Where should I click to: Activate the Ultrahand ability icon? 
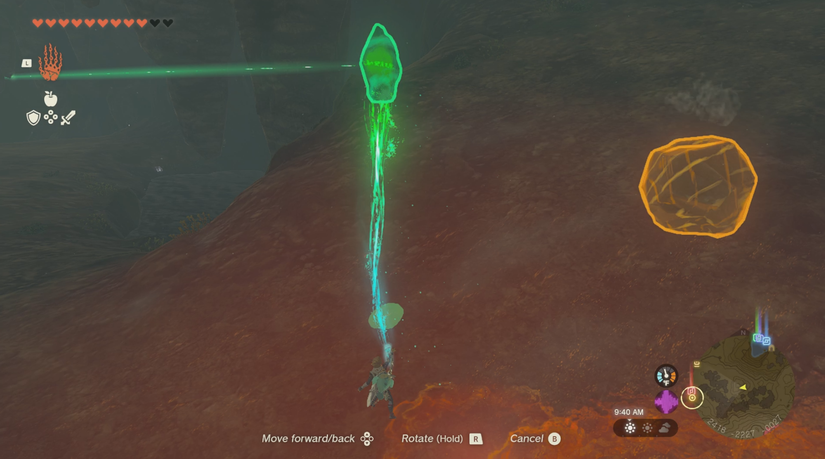point(50,63)
